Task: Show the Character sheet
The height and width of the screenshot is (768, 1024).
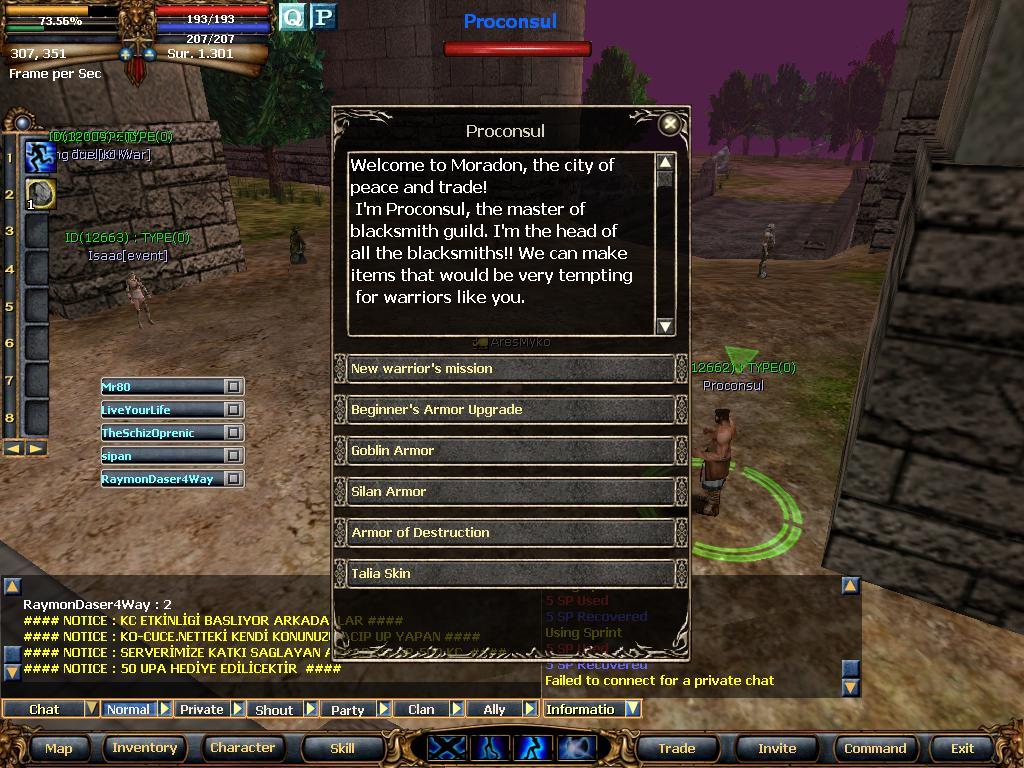Action: pos(242,748)
